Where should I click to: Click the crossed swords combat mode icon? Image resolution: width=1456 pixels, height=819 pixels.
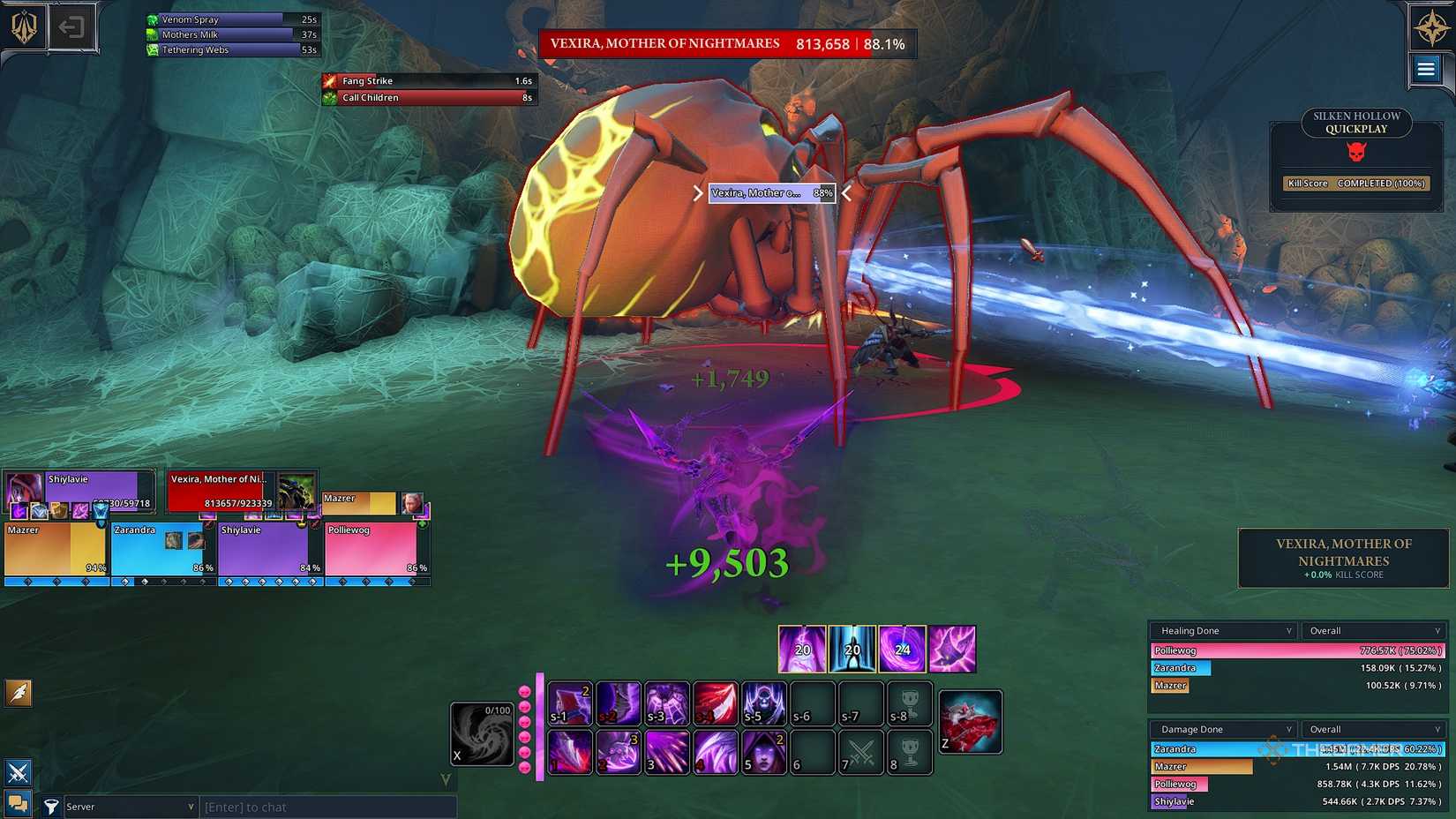[x=19, y=773]
